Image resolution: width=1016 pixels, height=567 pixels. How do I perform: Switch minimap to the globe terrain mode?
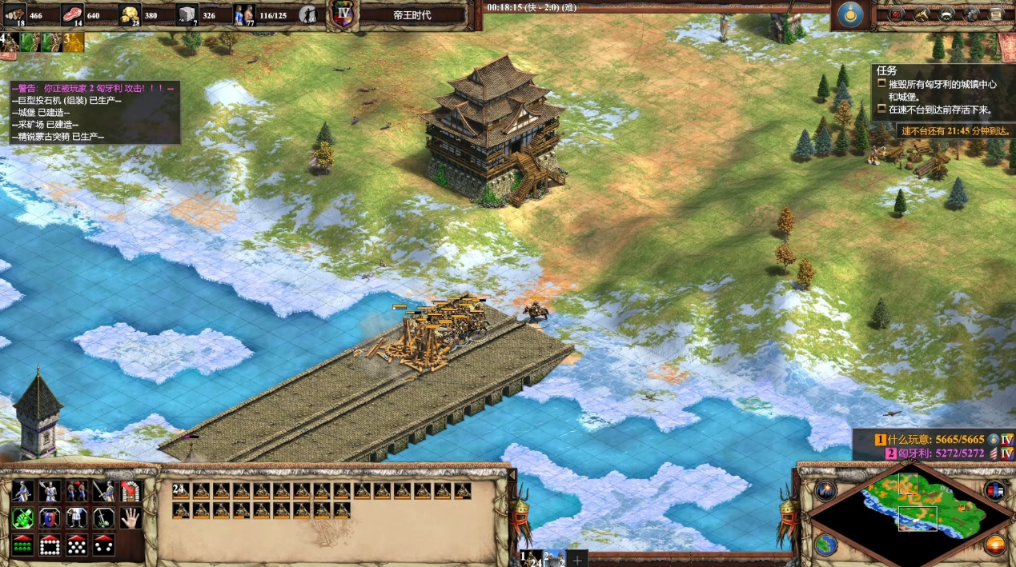tap(825, 544)
